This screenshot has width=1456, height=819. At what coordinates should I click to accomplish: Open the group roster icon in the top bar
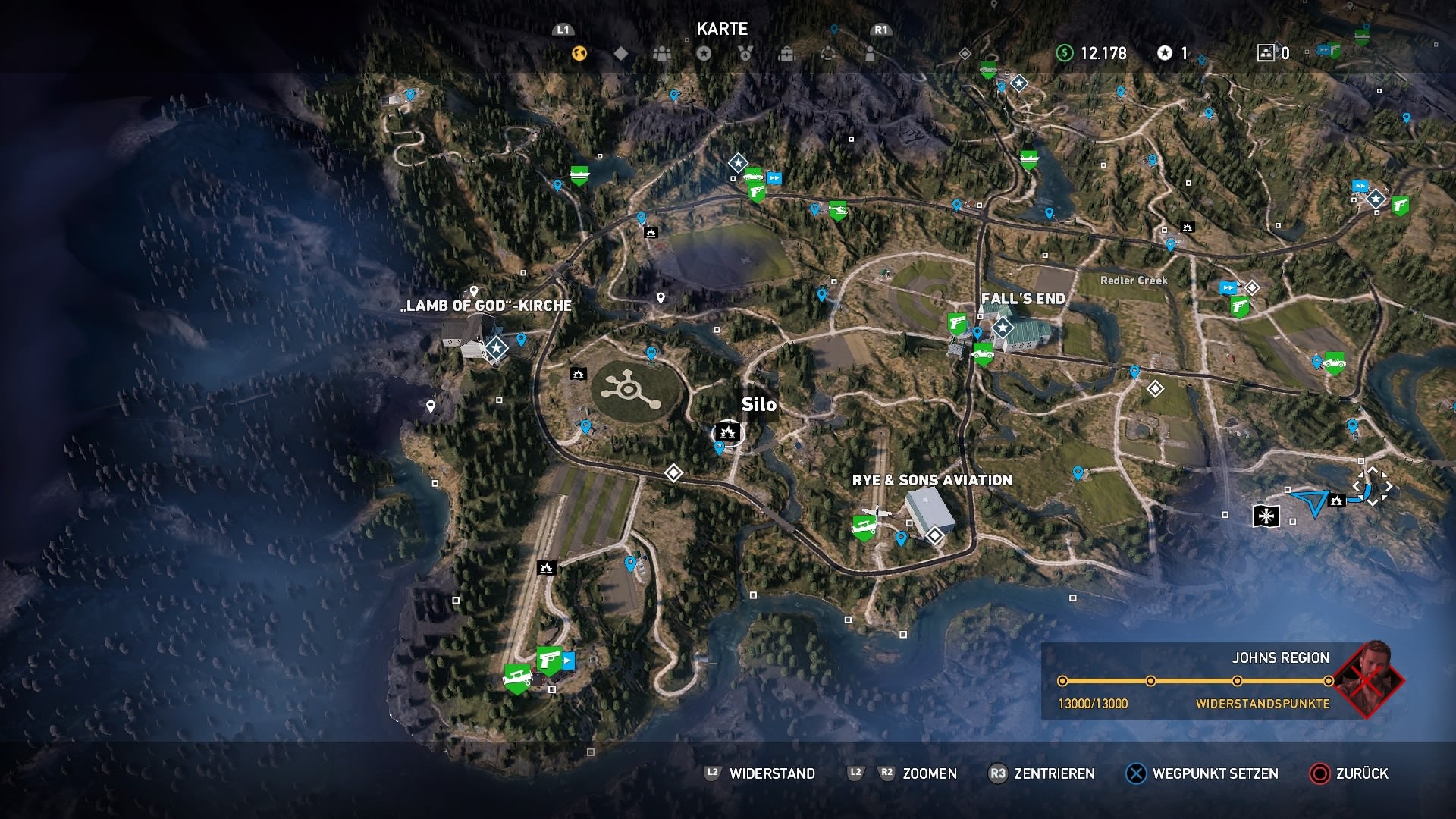point(661,55)
